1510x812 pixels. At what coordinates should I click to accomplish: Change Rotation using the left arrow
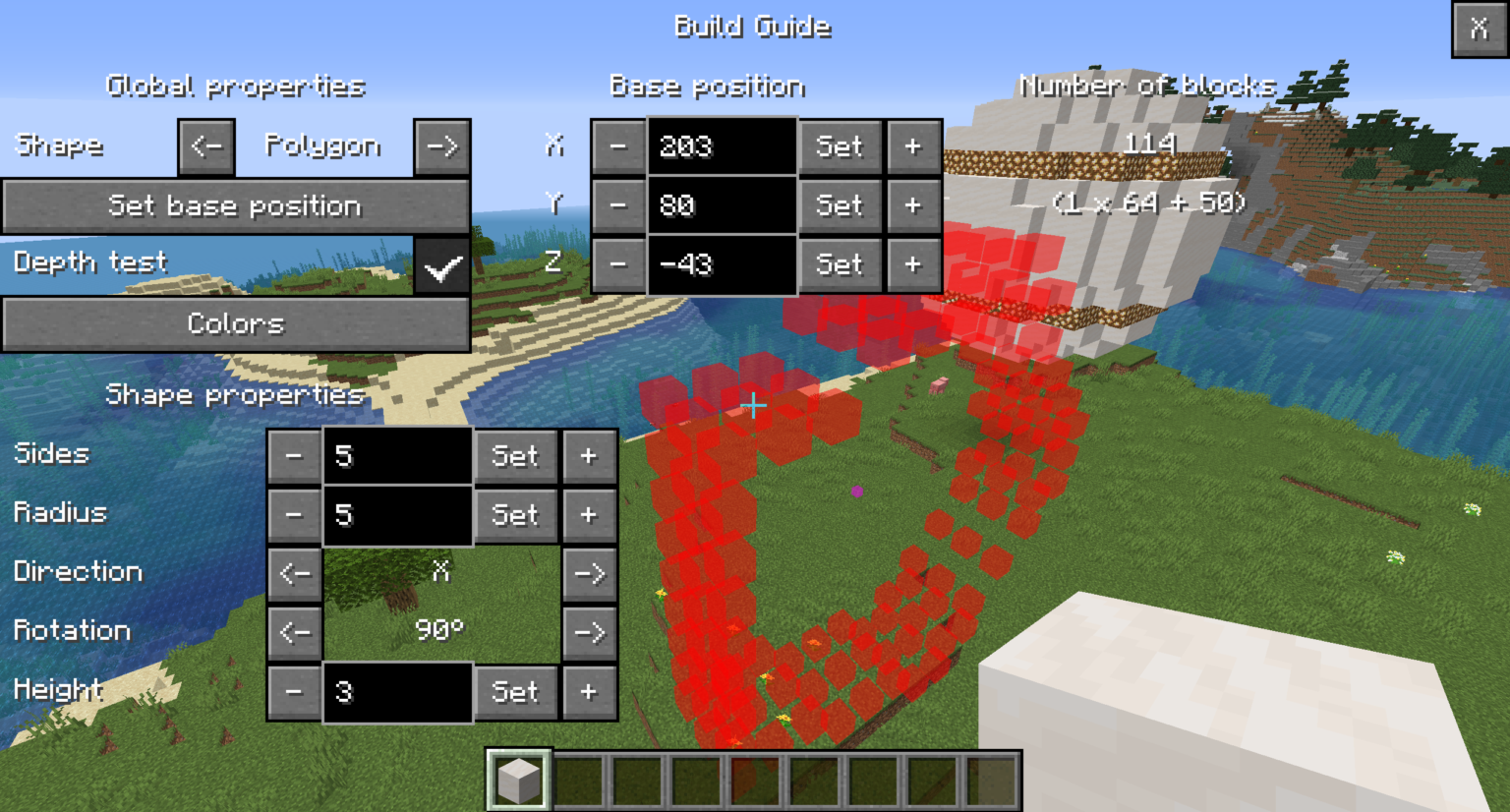point(294,632)
